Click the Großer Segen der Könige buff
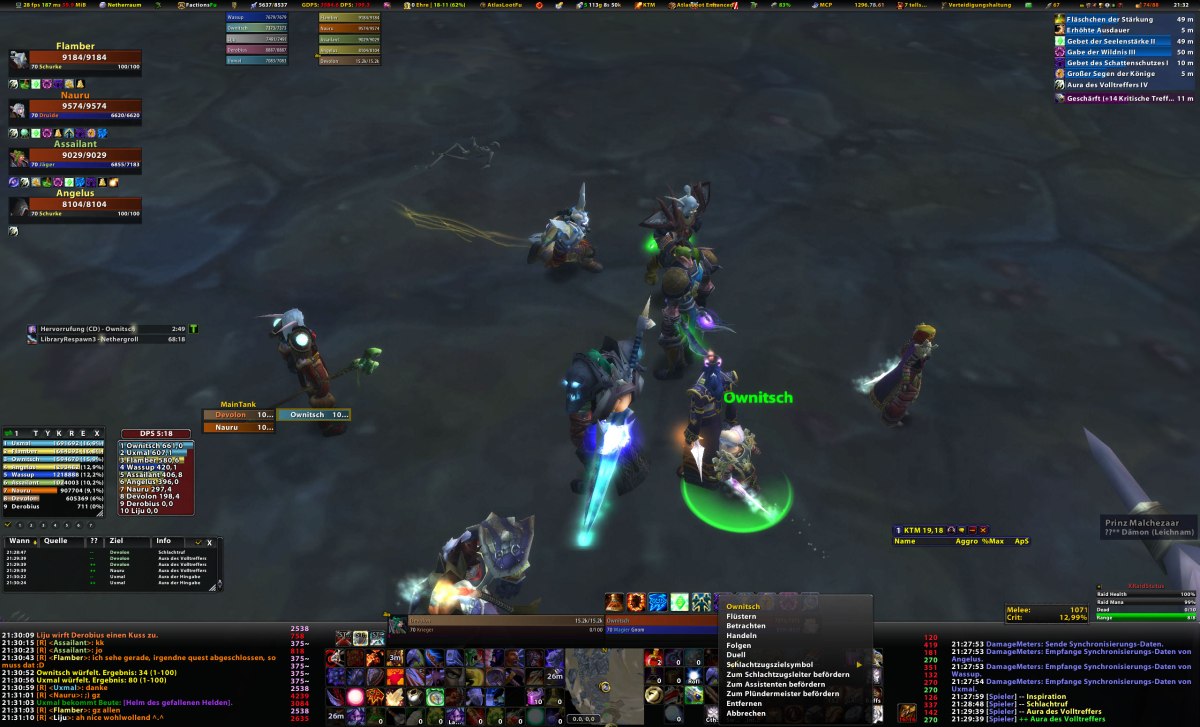This screenshot has width=1200, height=727. [1110, 73]
